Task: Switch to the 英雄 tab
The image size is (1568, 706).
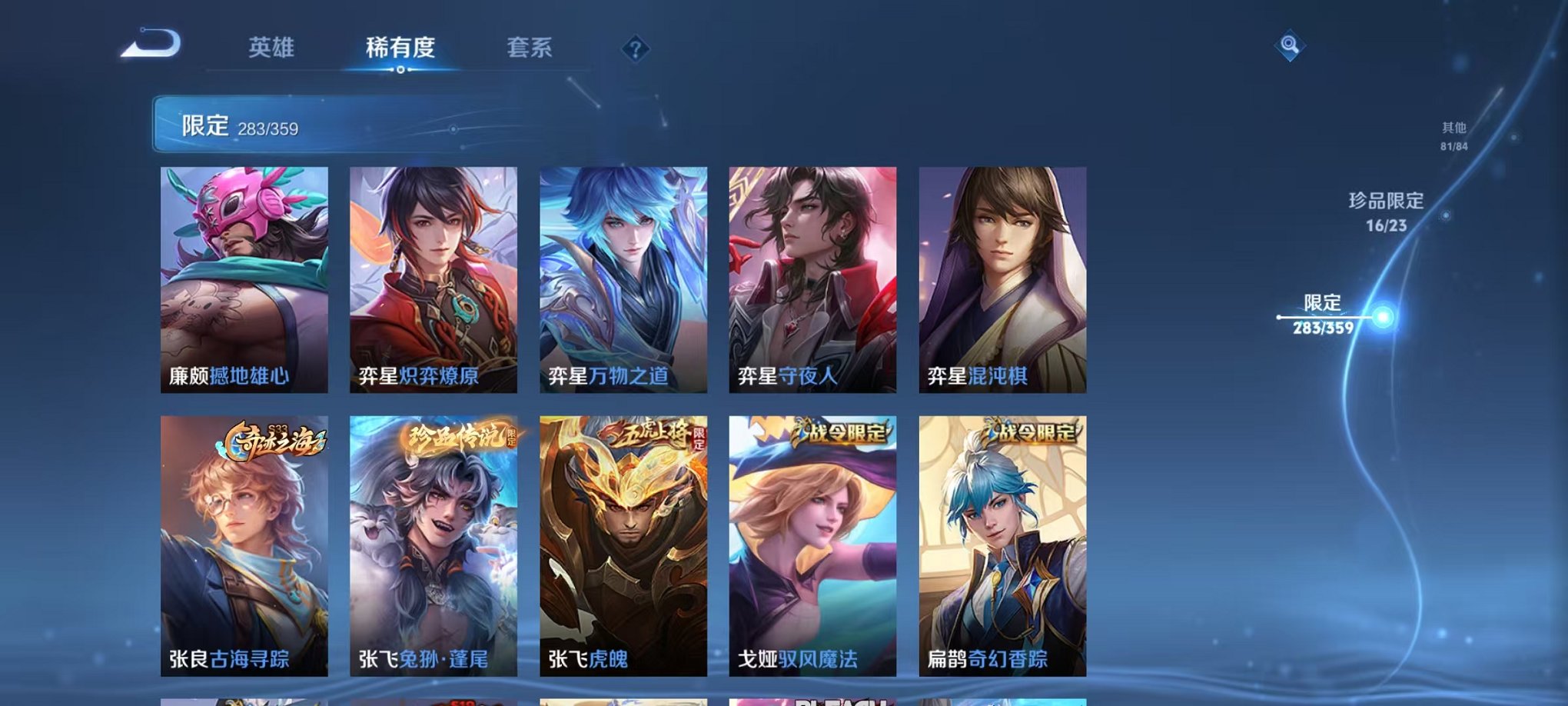Action: tap(272, 48)
